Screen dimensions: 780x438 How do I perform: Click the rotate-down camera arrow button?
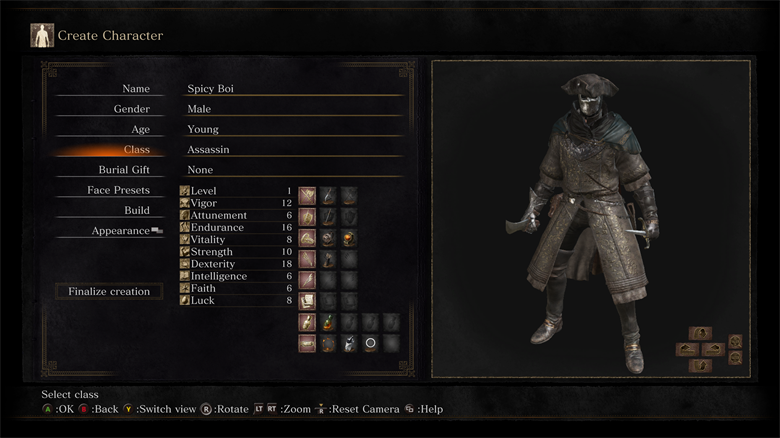[x=700, y=365]
